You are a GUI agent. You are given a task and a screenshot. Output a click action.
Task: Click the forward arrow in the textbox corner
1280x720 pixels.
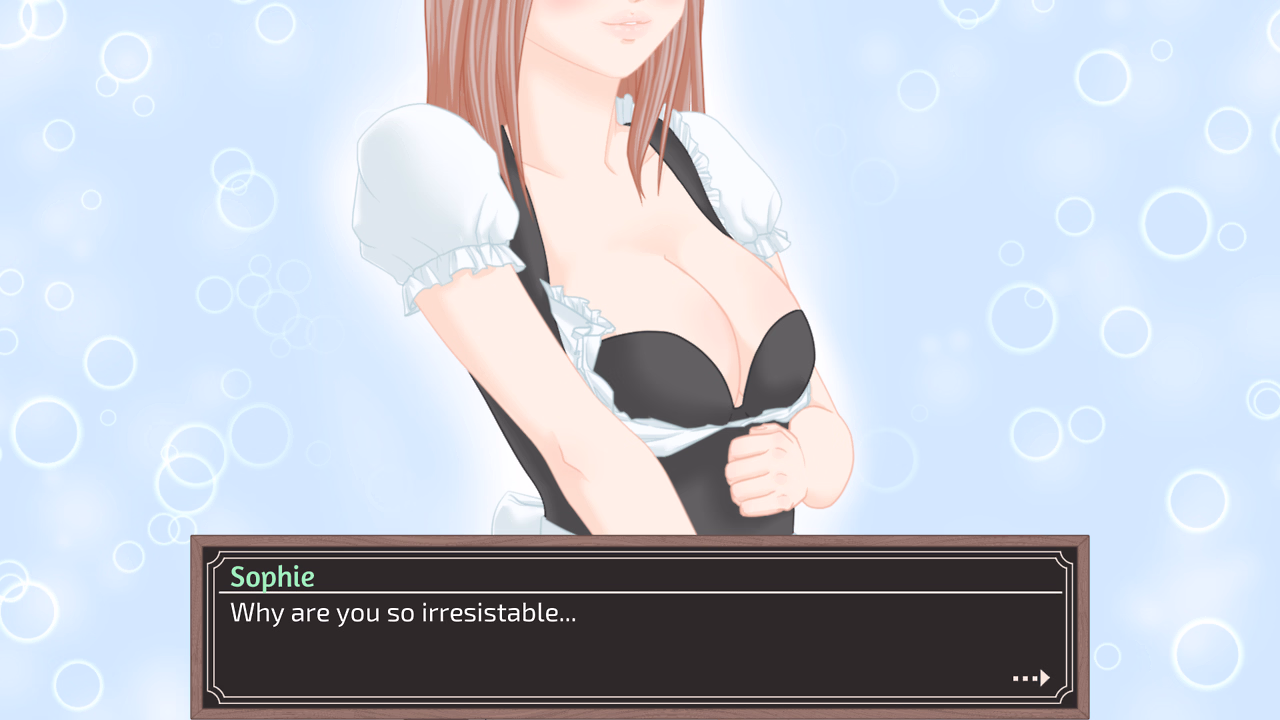pos(1046,678)
